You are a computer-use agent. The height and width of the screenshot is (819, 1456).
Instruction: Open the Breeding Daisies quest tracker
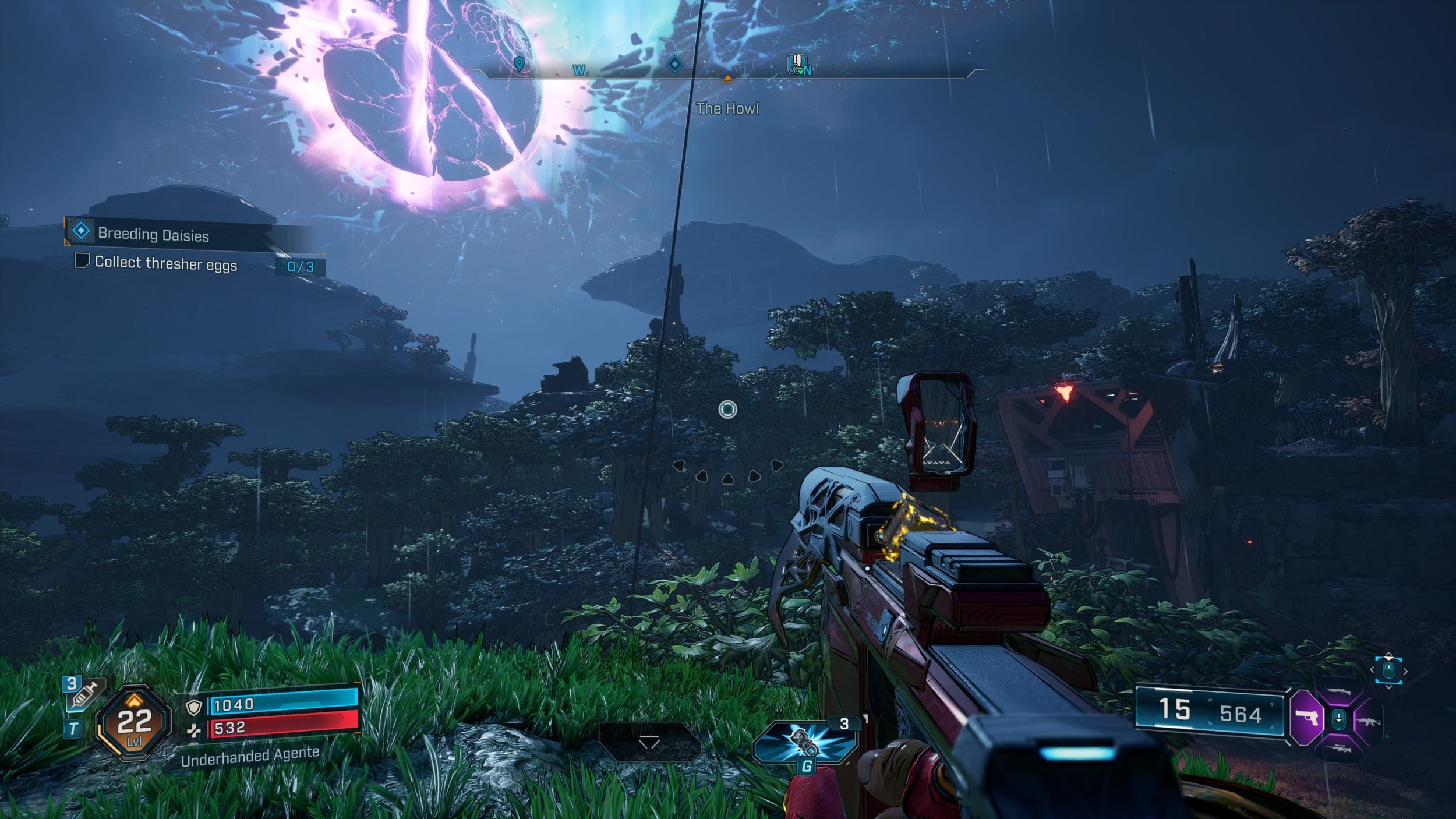coord(153,234)
